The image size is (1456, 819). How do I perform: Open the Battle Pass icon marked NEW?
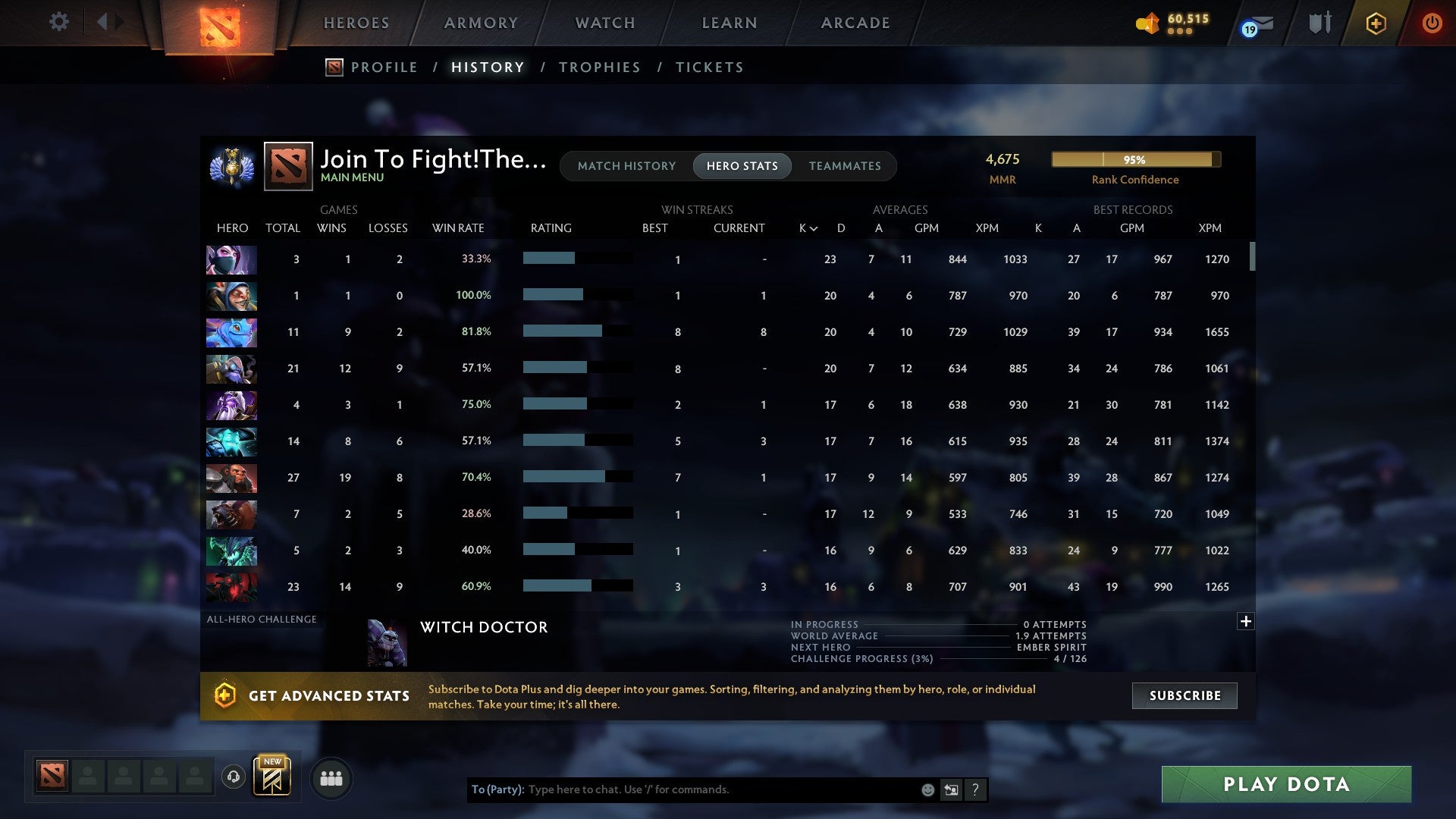tap(273, 777)
